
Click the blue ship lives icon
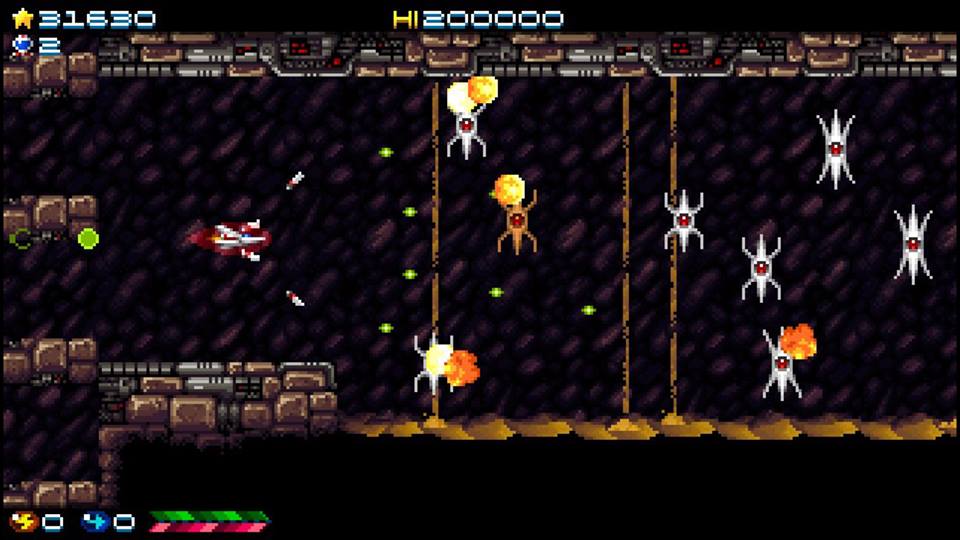[22, 44]
